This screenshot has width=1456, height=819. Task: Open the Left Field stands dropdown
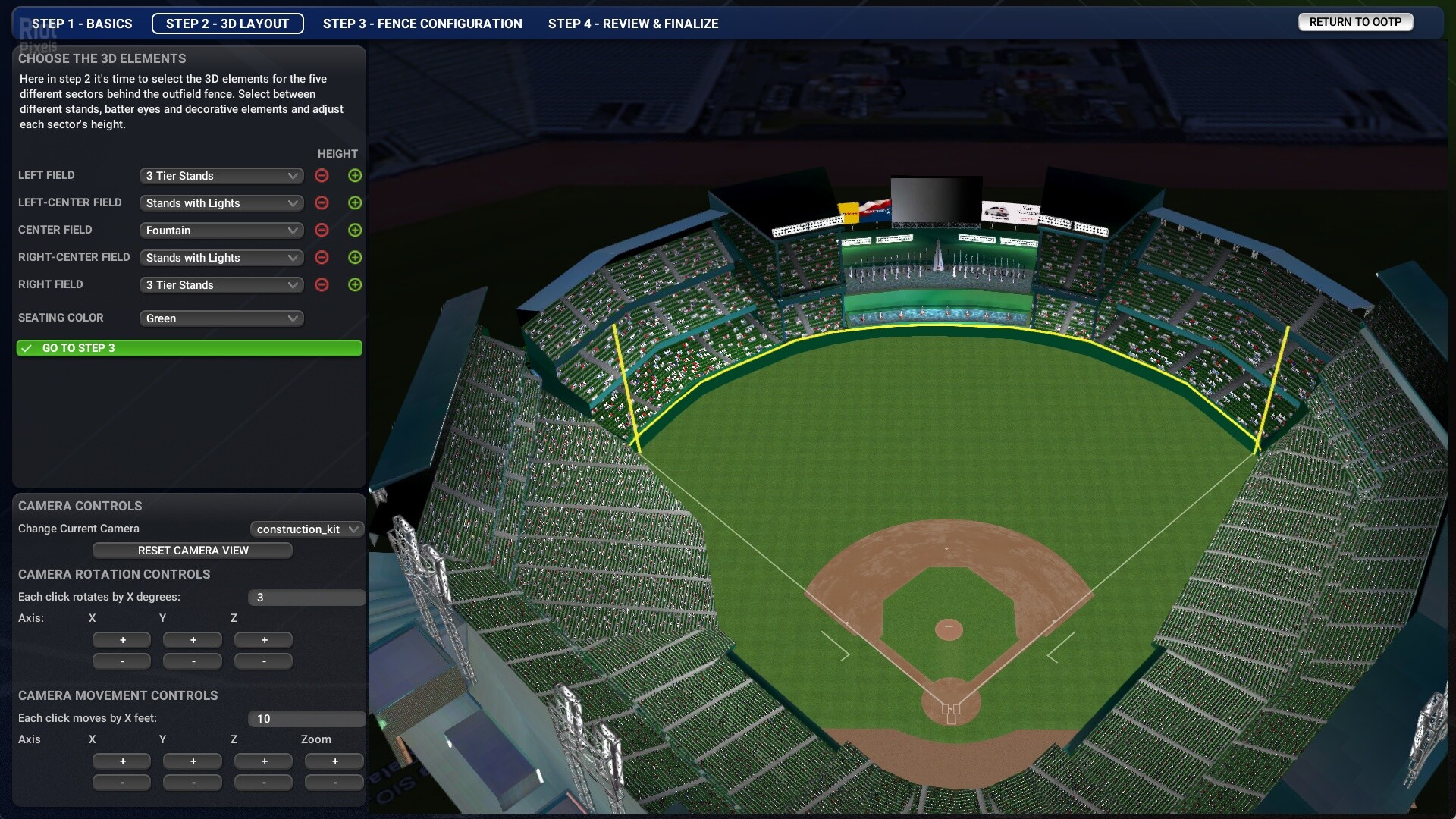pyautogui.click(x=221, y=176)
